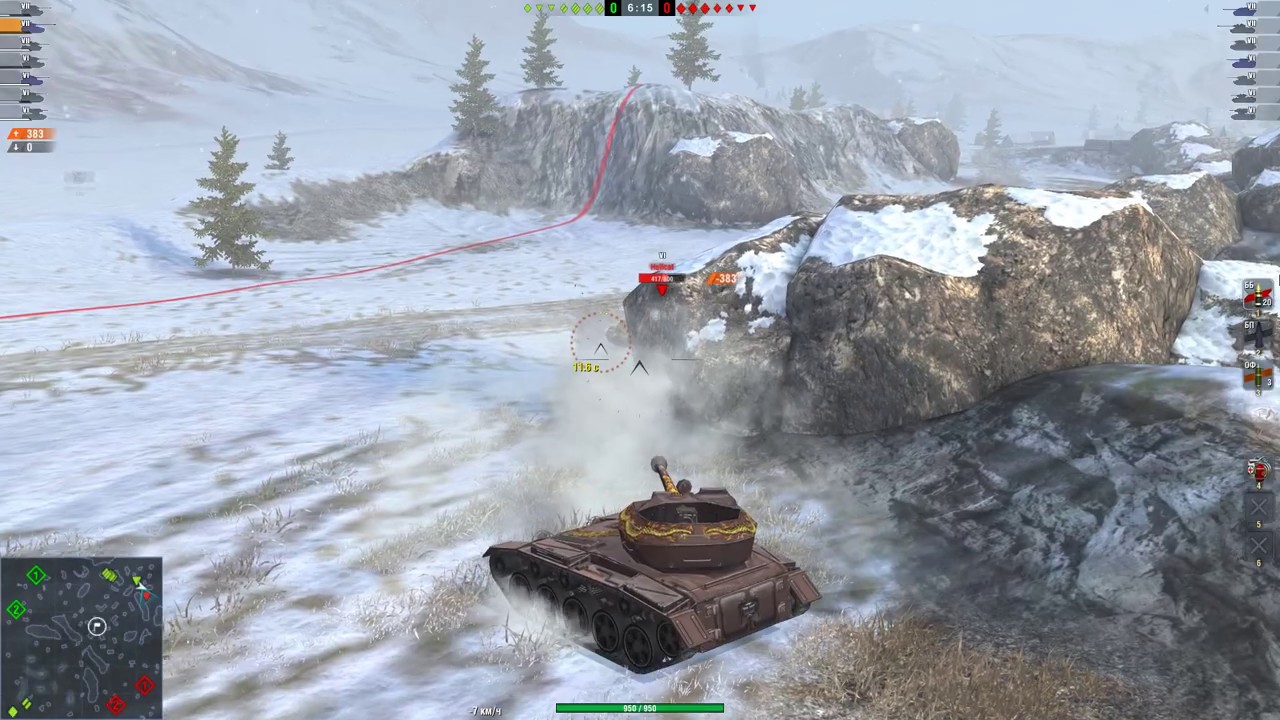Click the enemy marker showing -383 damage
Screen dimensions: 1280x720
723,279
